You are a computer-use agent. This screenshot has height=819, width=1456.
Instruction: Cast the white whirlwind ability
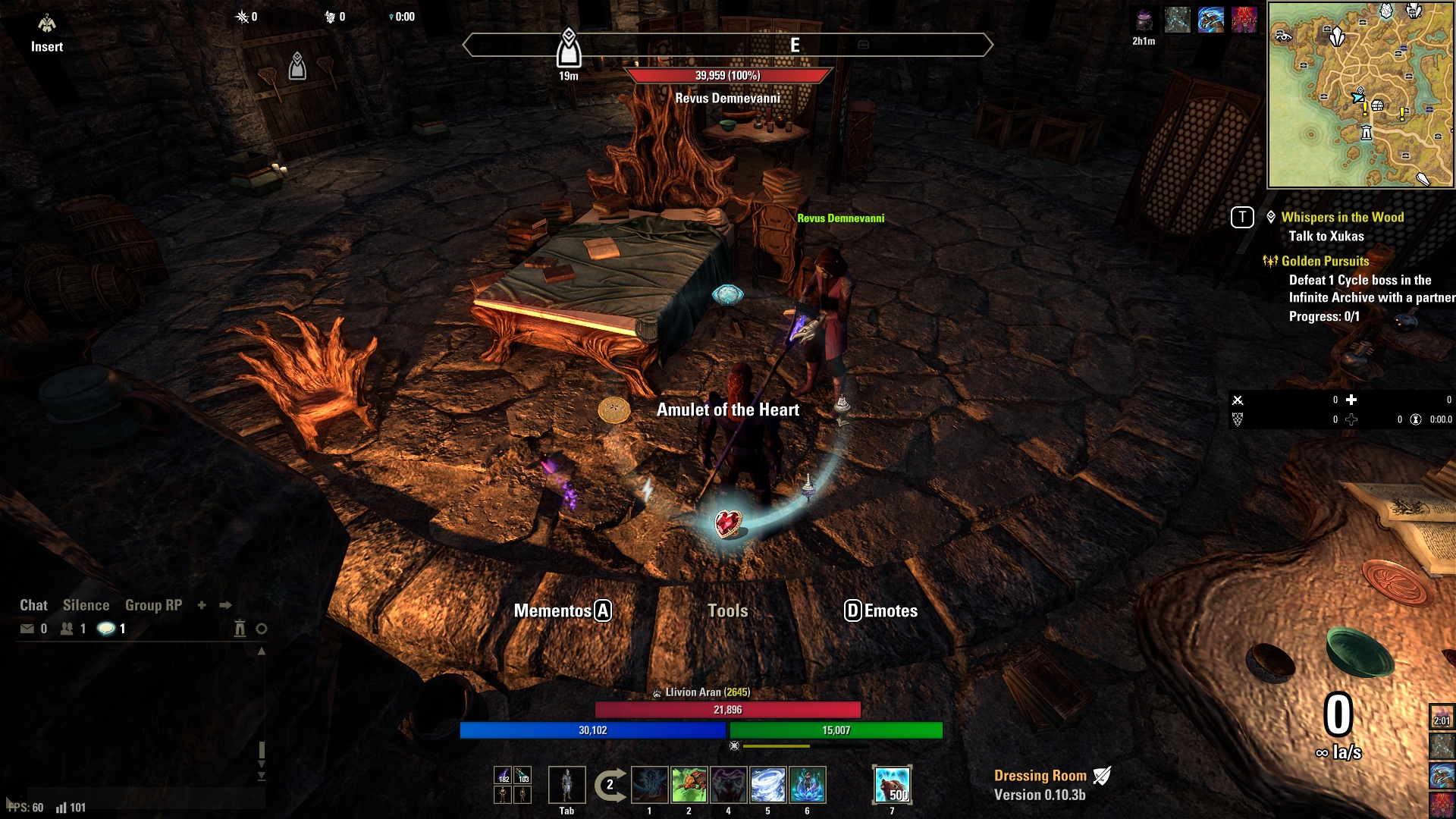767,785
